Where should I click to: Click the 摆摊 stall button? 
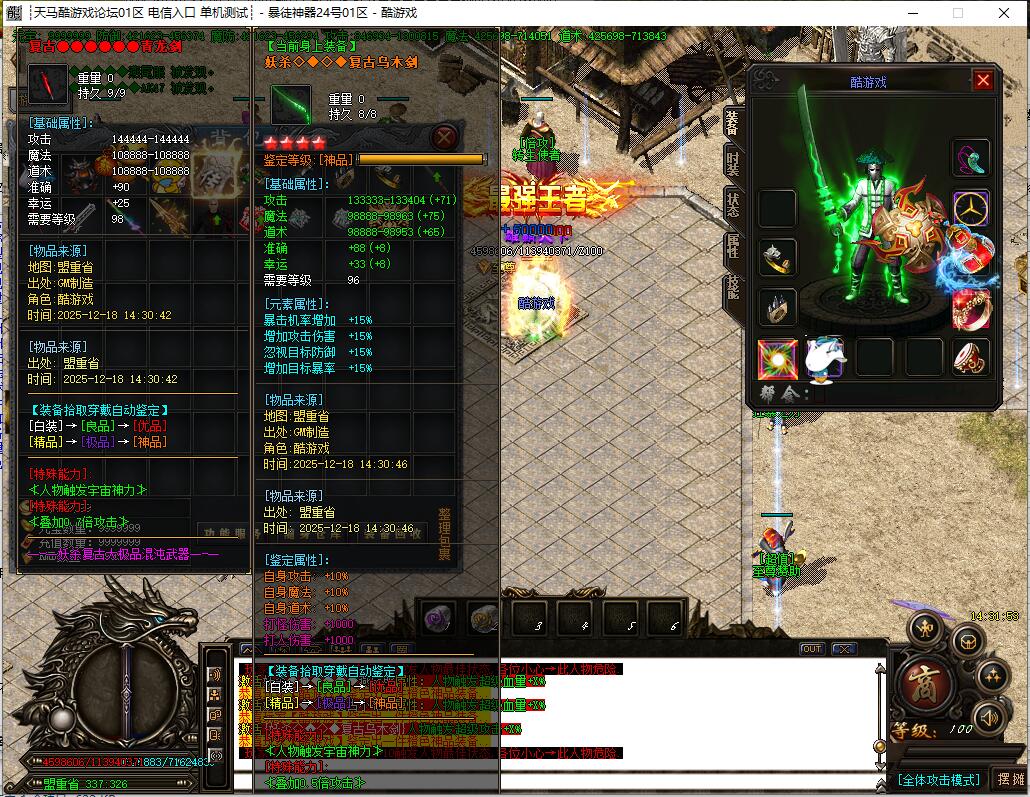[1011, 779]
